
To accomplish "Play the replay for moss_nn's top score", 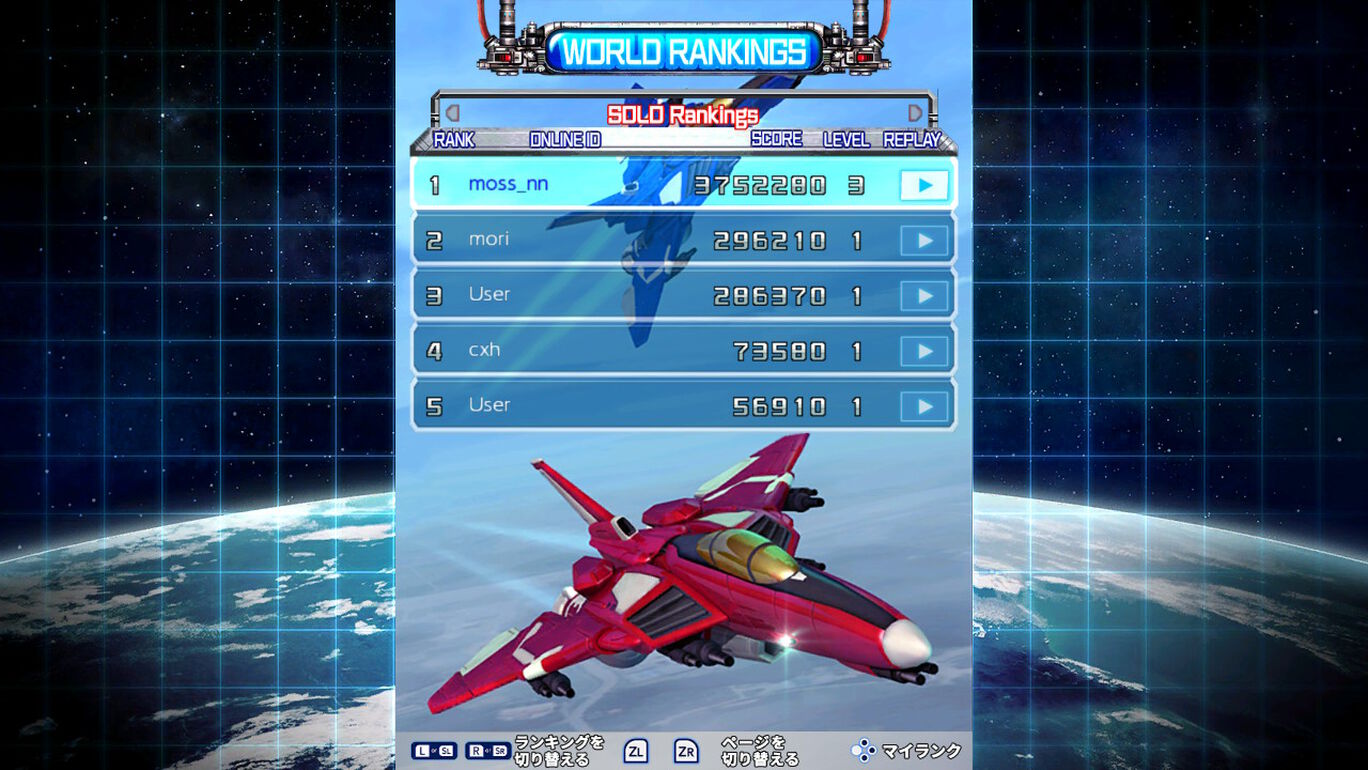I will [923, 185].
